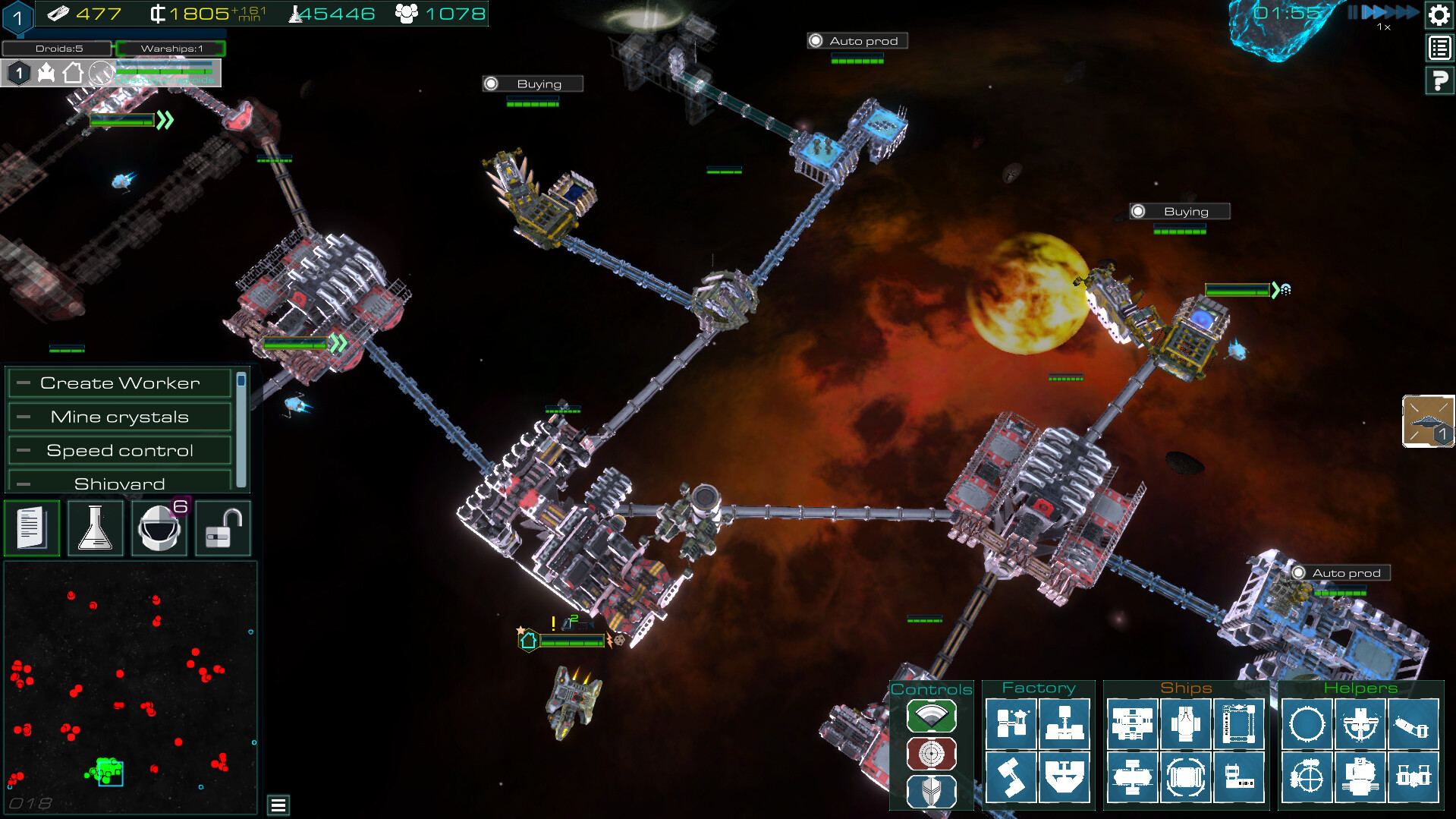1456x819 pixels.
Task: Select the first building in the Factory panel
Action: click(x=1012, y=723)
